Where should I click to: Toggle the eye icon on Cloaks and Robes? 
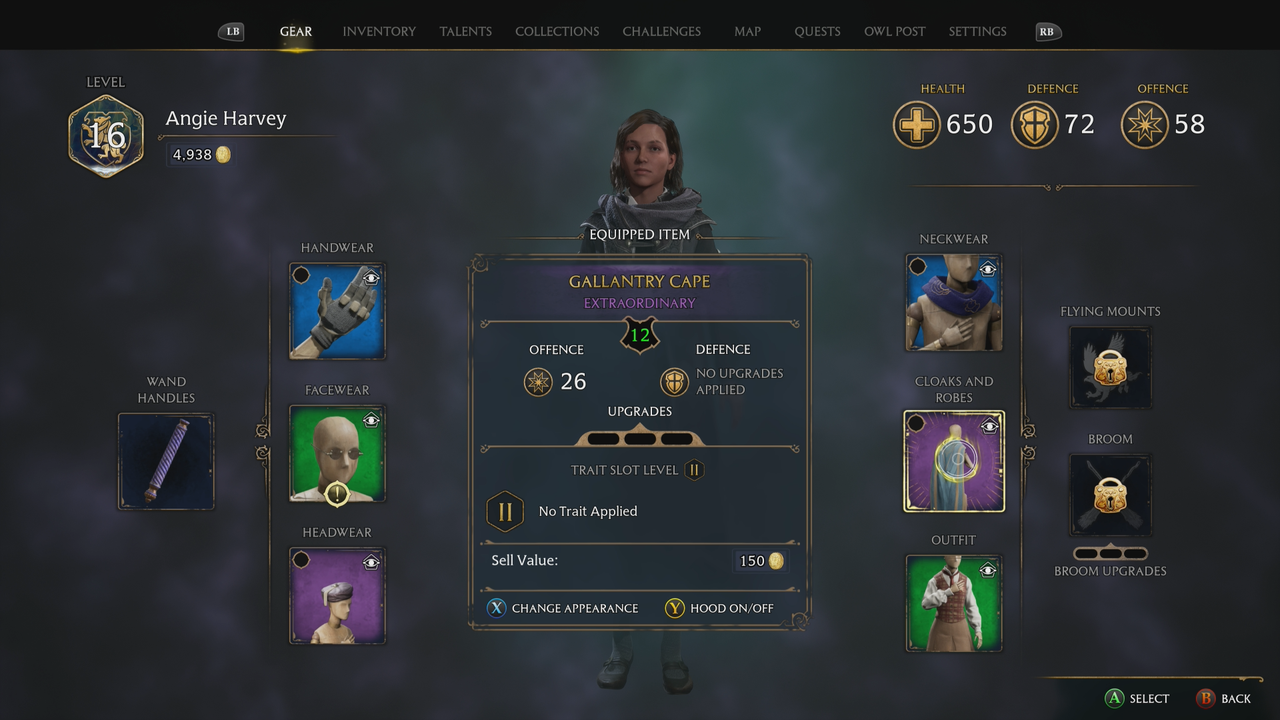click(x=988, y=424)
